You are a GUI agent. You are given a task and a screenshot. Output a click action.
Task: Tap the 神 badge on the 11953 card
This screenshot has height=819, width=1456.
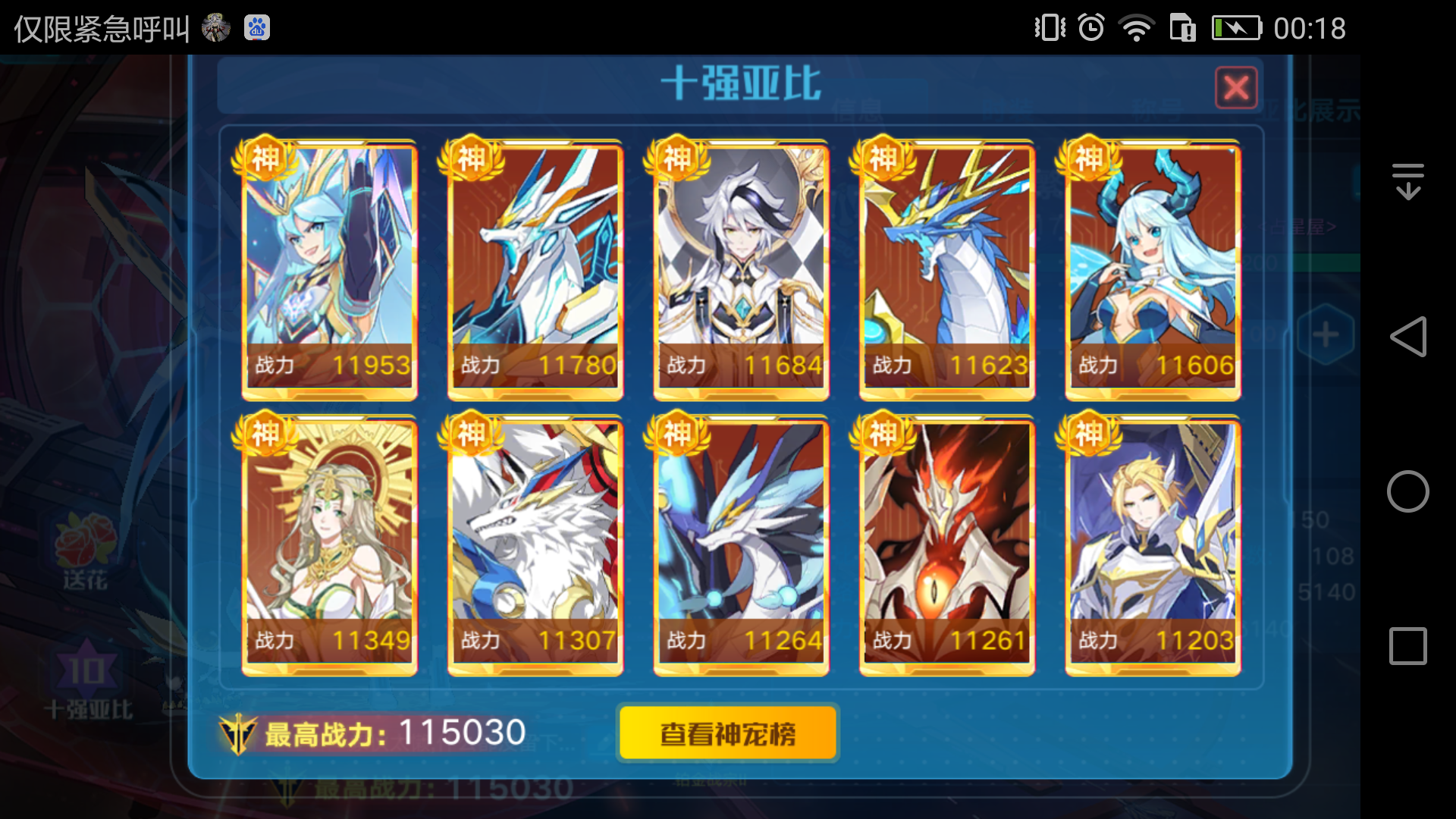pos(265,158)
